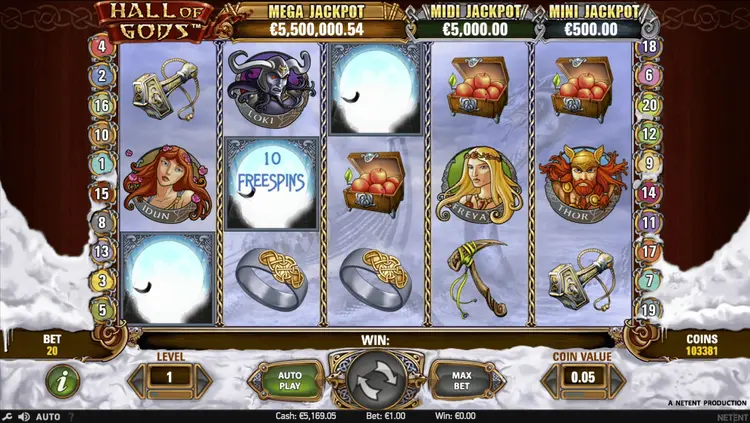
Task: Show bet line 5 marker
Action: [x=102, y=310]
